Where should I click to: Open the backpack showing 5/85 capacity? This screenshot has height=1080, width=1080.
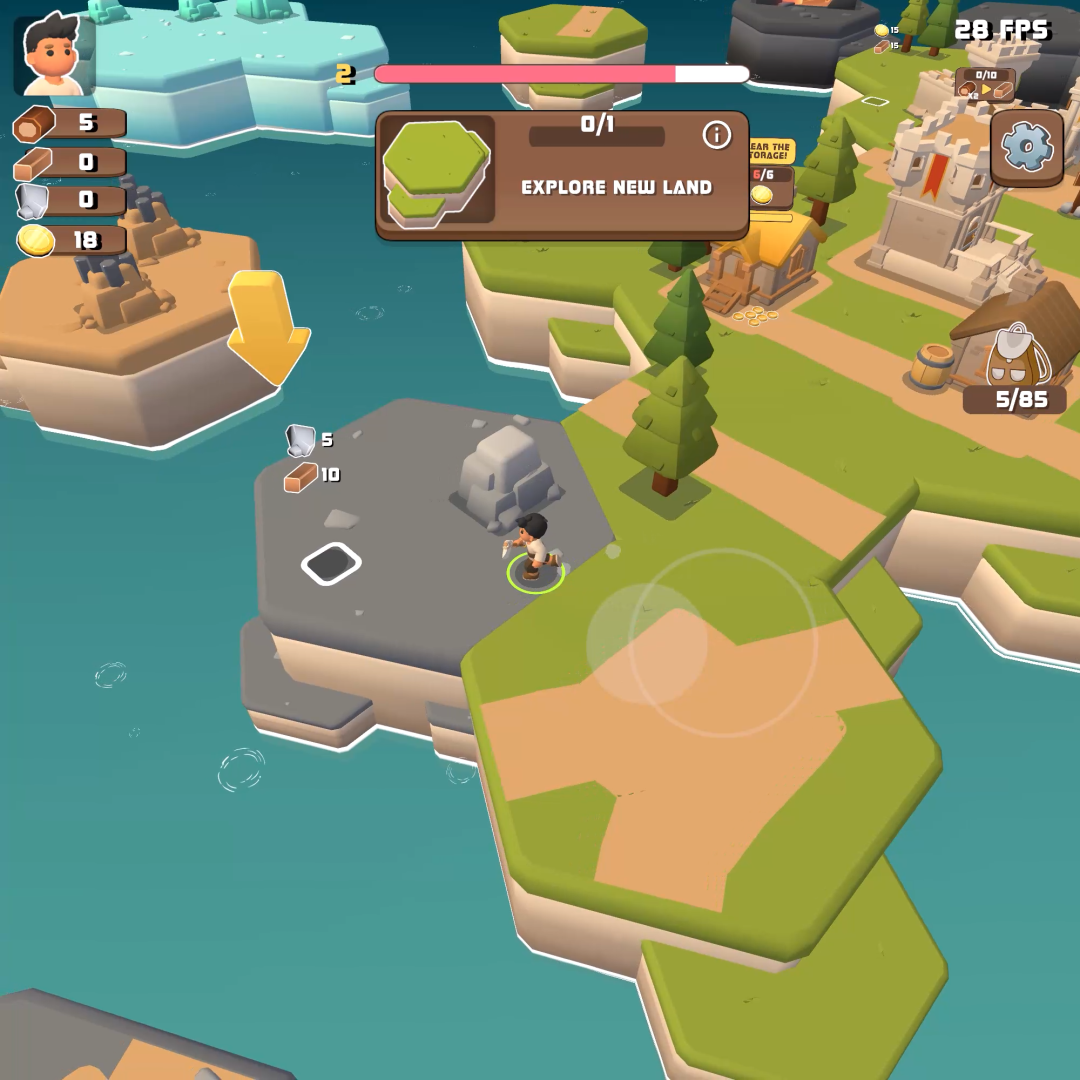point(1017,357)
